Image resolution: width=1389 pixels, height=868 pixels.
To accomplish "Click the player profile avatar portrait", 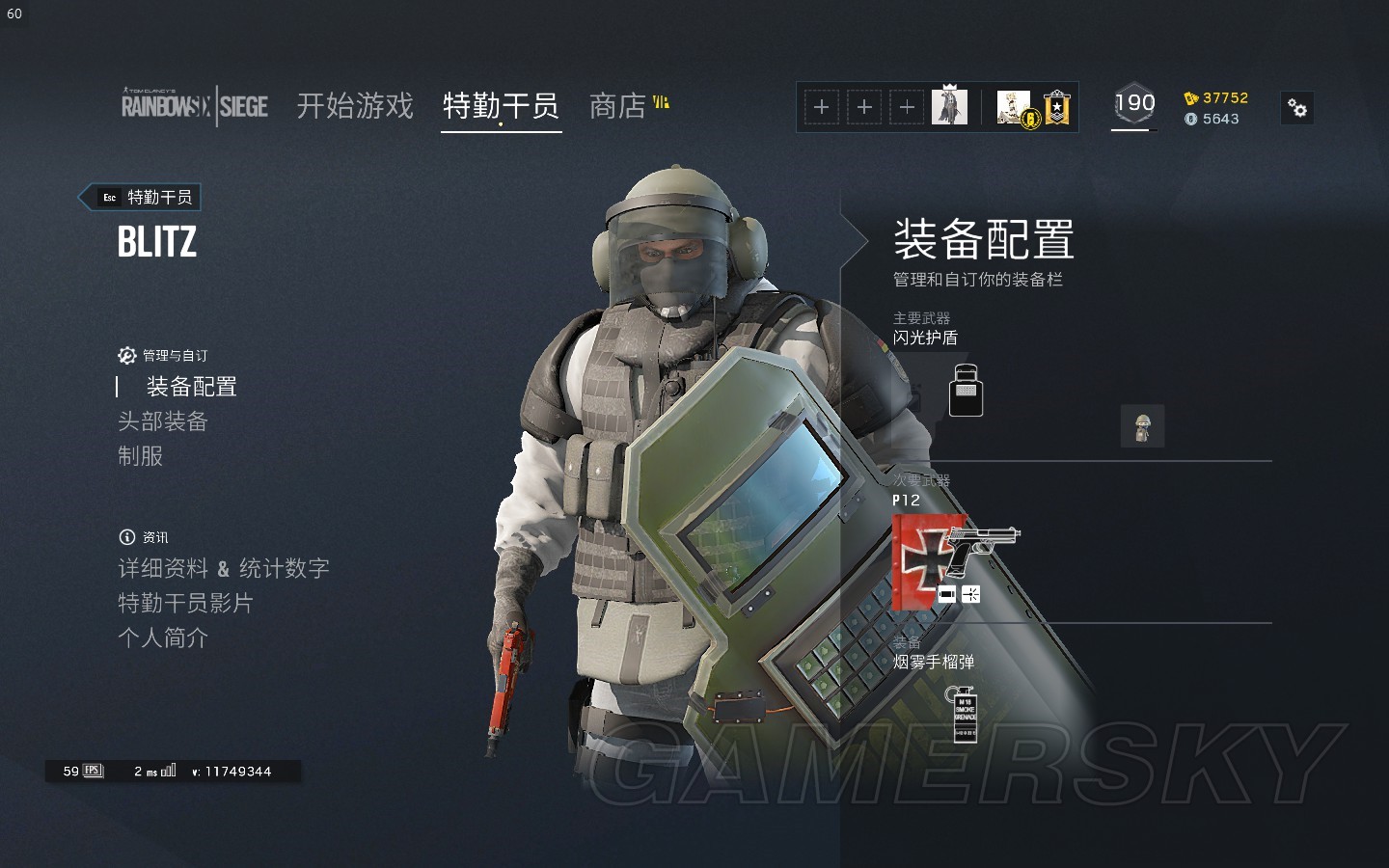I will 950,106.
